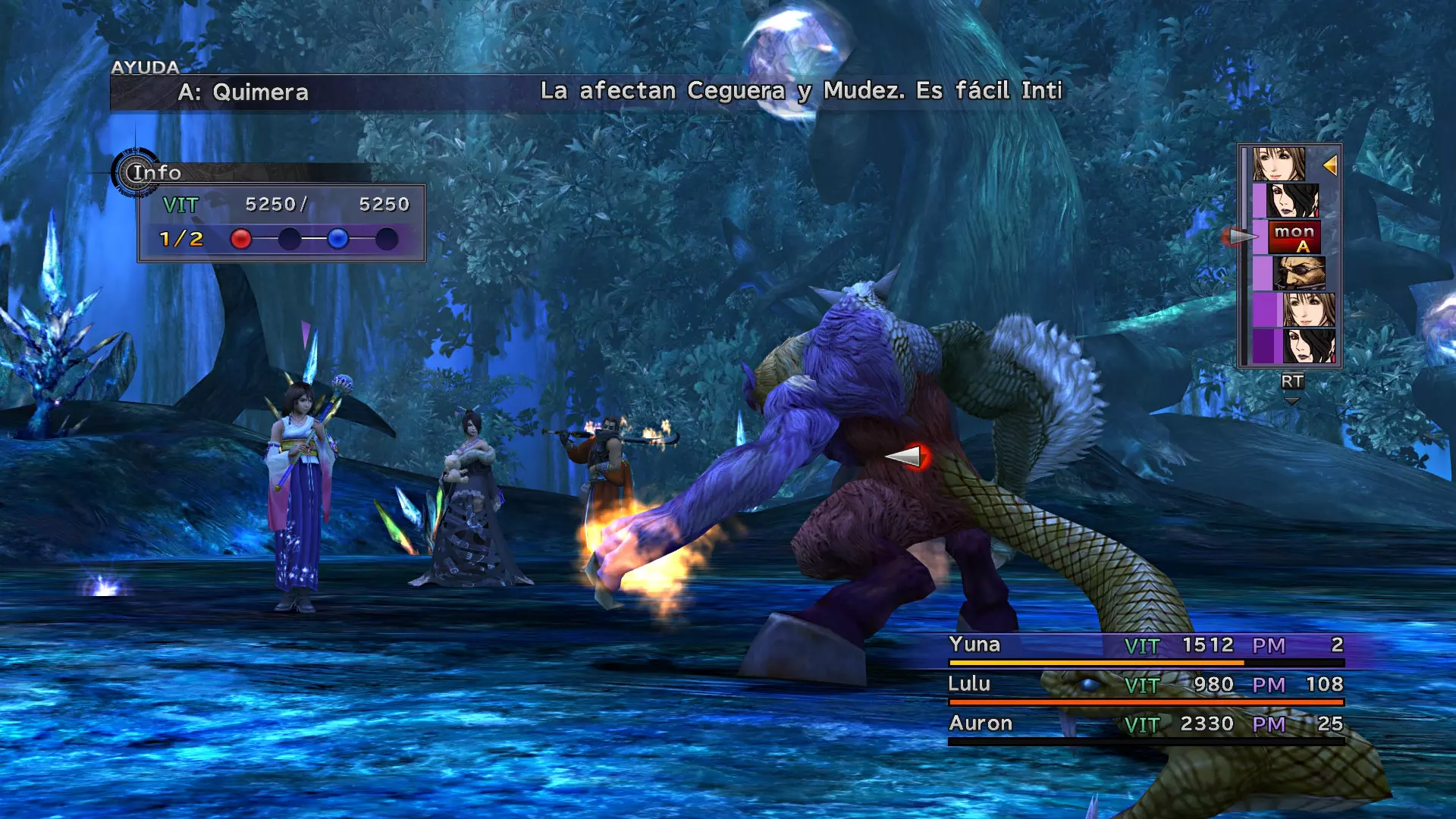Select the mon A entry in turn order

pyautogui.click(x=1294, y=237)
